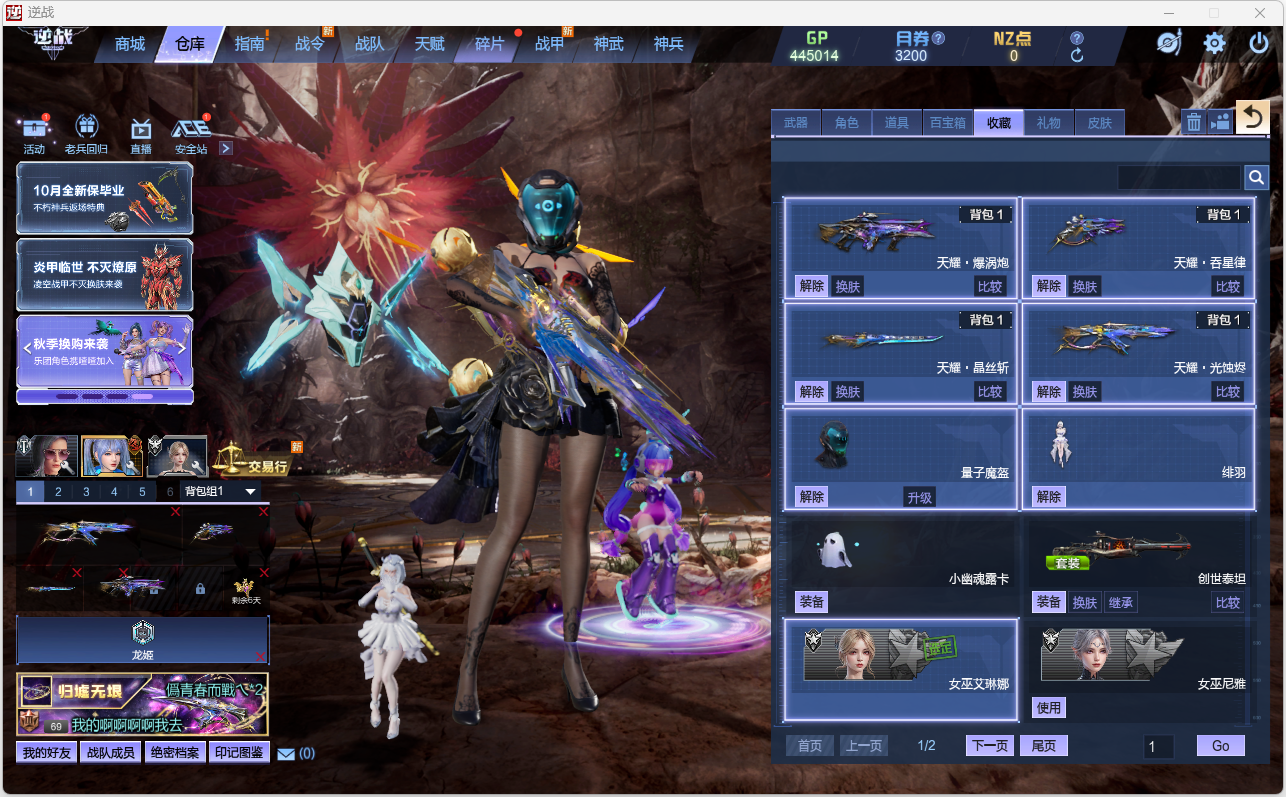Open the 商城 shop menu
The height and width of the screenshot is (797, 1286).
(130, 44)
